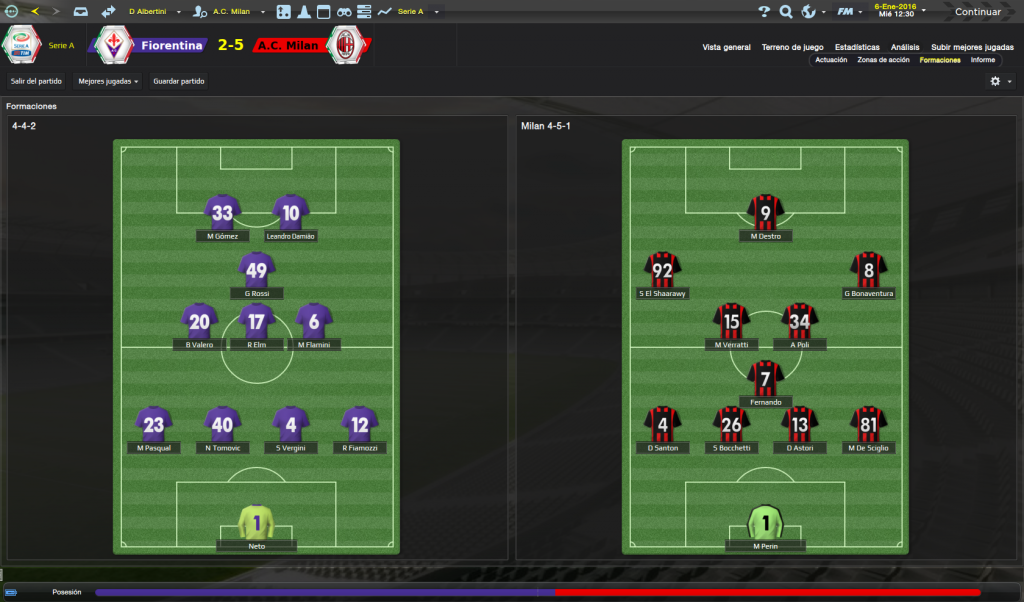Image resolution: width=1024 pixels, height=602 pixels.
Task: Open the FM menu dropdown
Action: pos(849,12)
